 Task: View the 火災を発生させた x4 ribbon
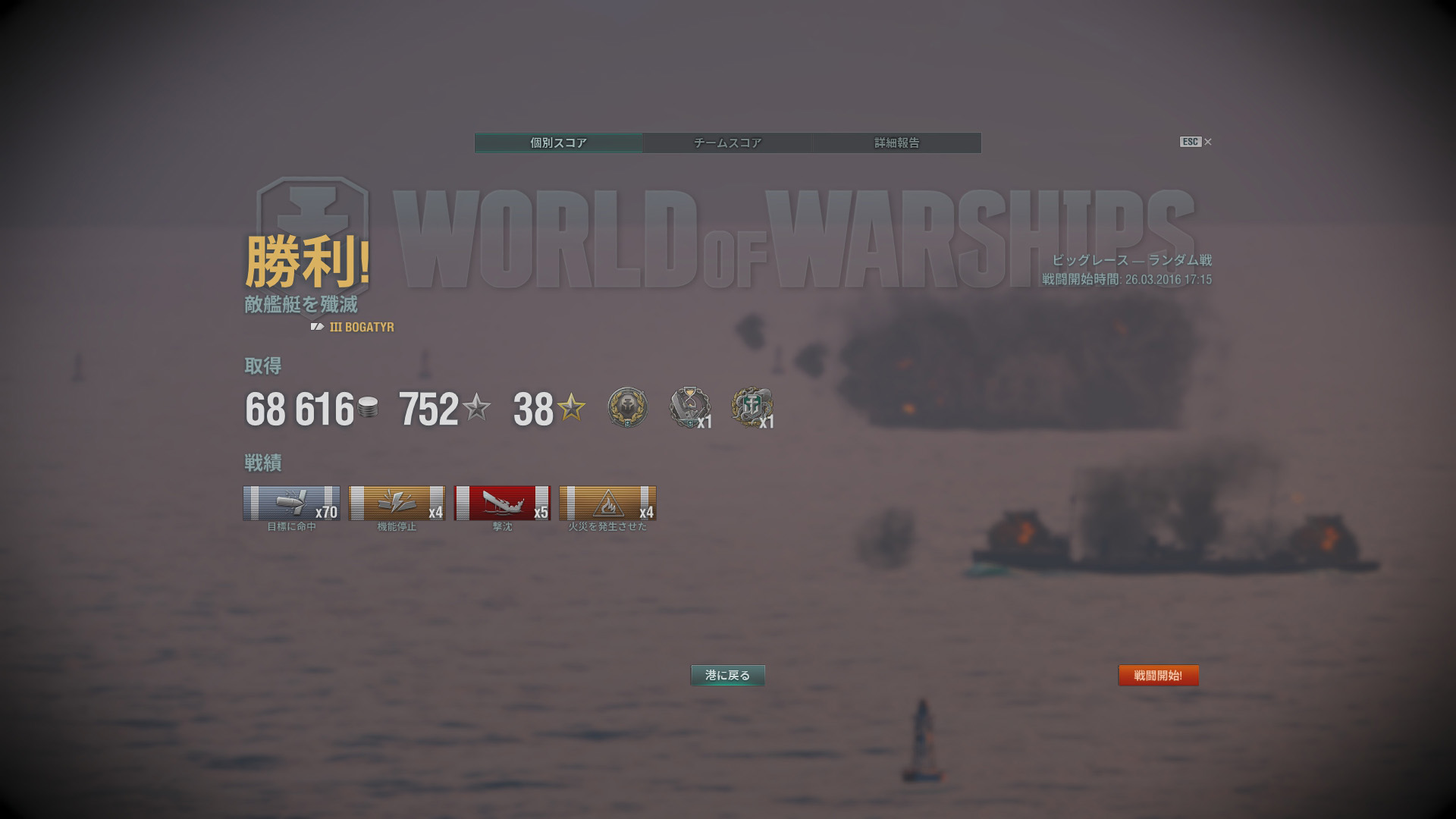[607, 504]
